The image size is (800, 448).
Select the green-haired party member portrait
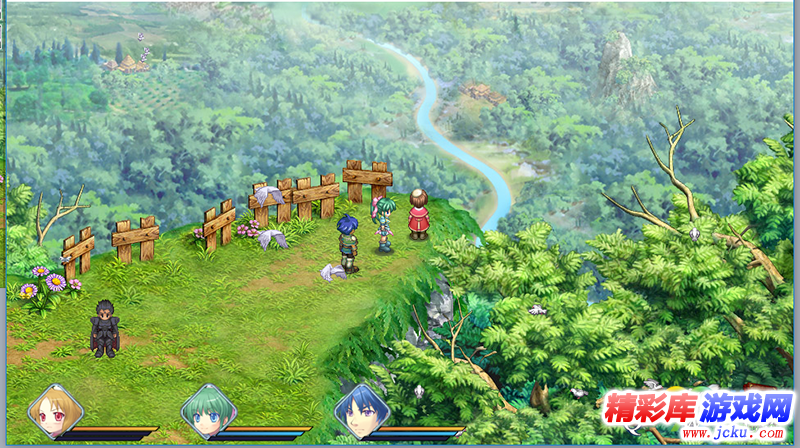[x=207, y=411]
